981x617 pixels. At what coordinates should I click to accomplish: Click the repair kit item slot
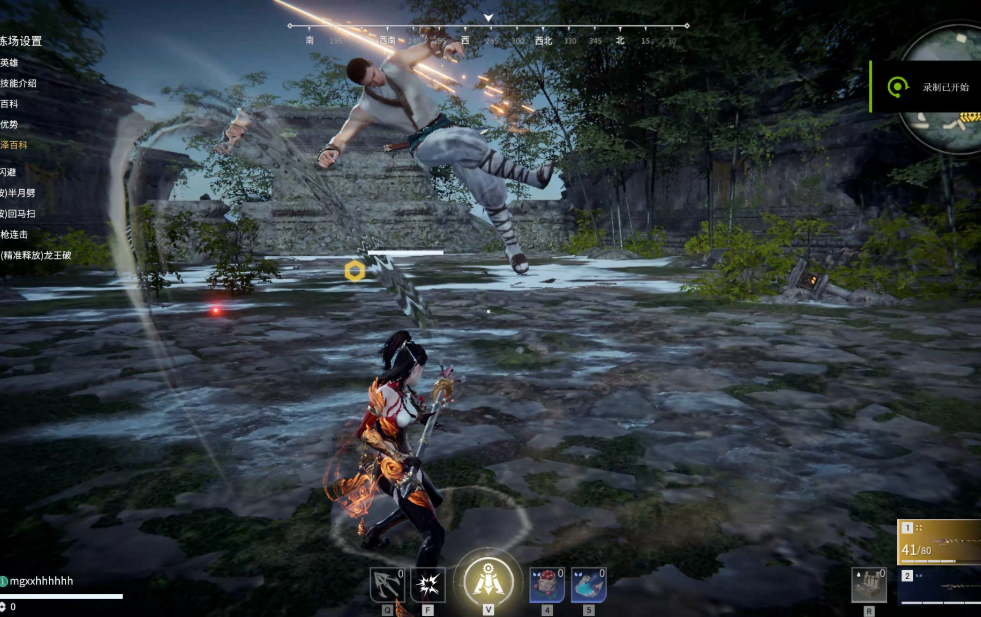(869, 585)
